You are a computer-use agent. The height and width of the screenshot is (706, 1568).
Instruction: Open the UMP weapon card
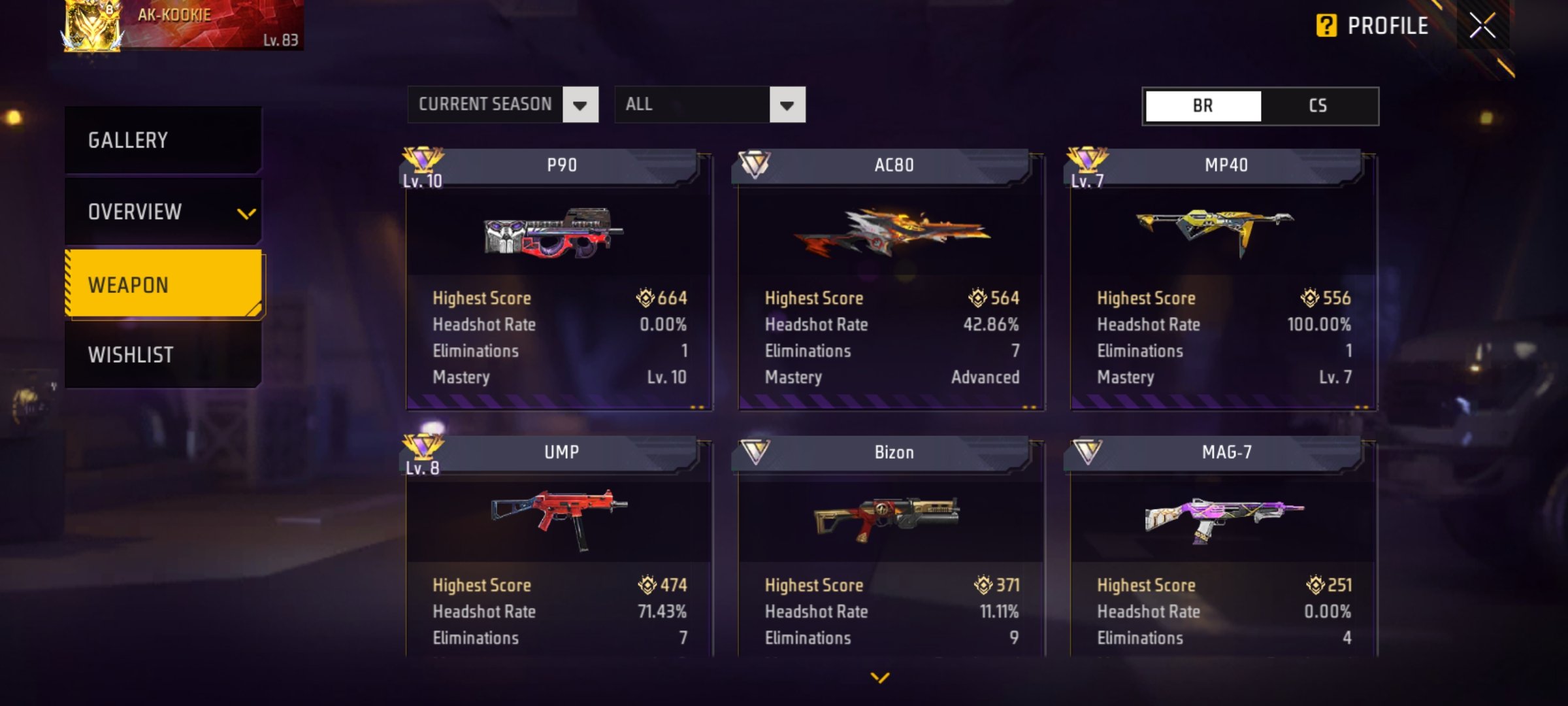[559, 549]
